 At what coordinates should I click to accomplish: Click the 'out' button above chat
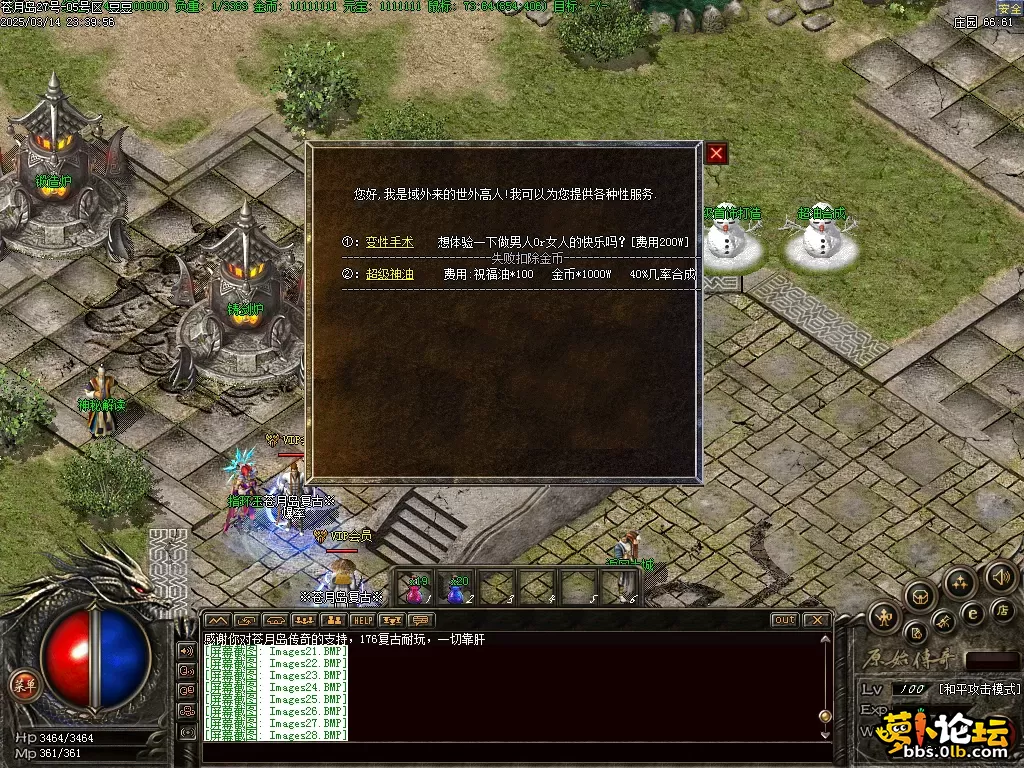(x=785, y=620)
